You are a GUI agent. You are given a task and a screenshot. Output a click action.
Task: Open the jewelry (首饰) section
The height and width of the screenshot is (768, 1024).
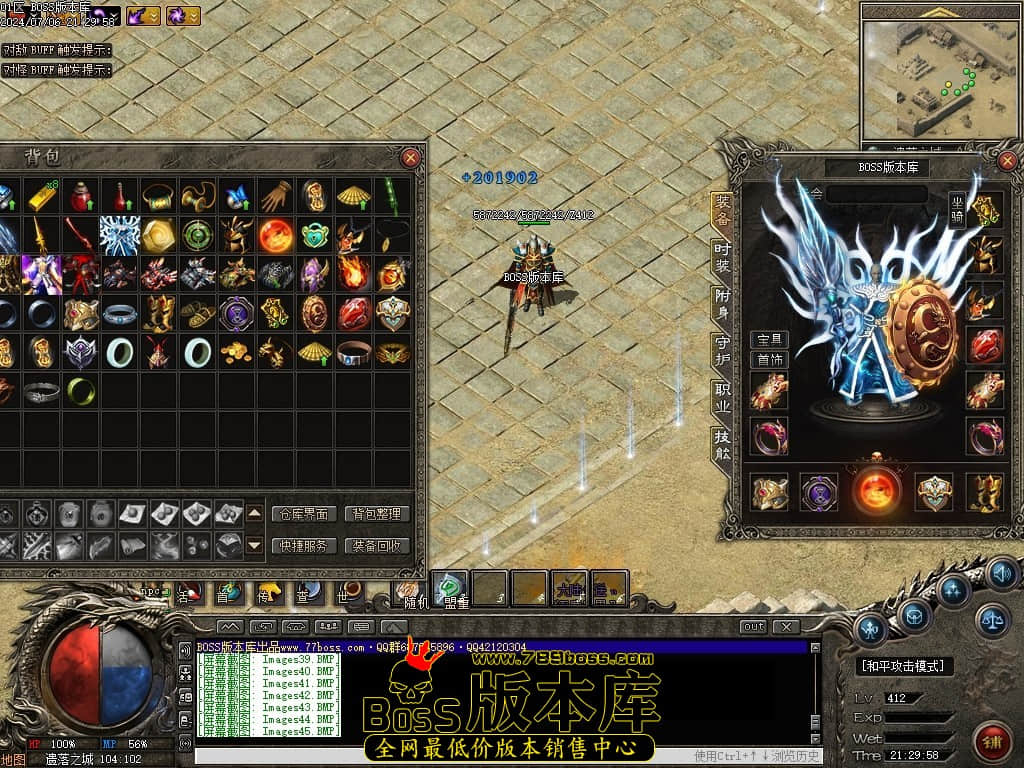click(x=769, y=359)
